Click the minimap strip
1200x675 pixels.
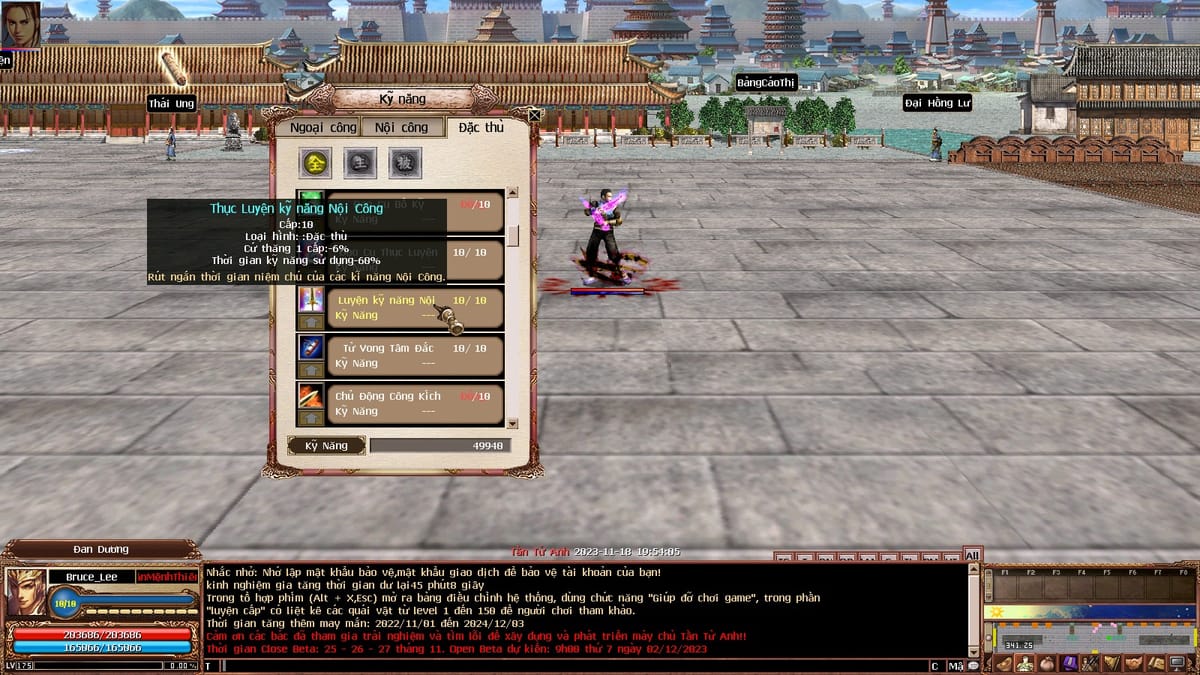1088,612
